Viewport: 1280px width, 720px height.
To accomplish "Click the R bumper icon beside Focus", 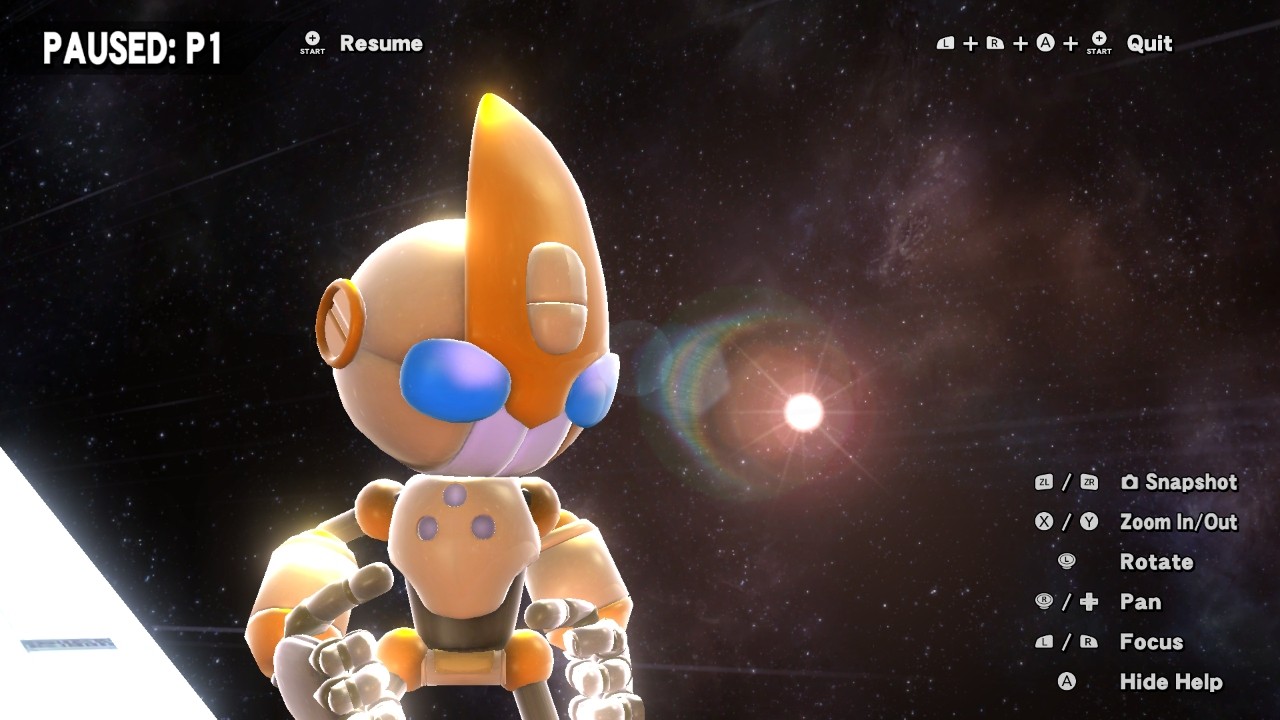I will (1088, 641).
